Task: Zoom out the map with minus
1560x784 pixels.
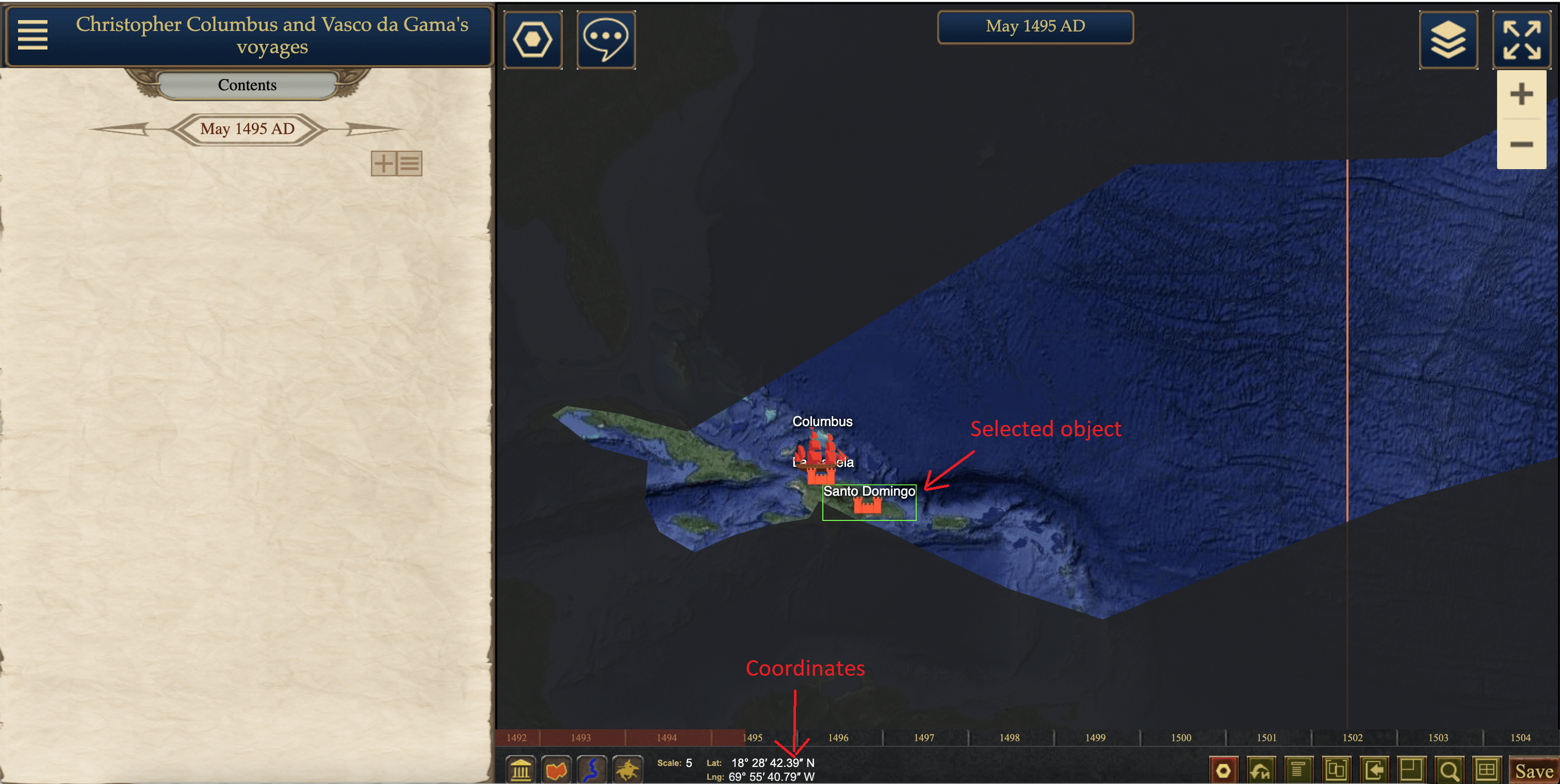Action: point(1521,144)
